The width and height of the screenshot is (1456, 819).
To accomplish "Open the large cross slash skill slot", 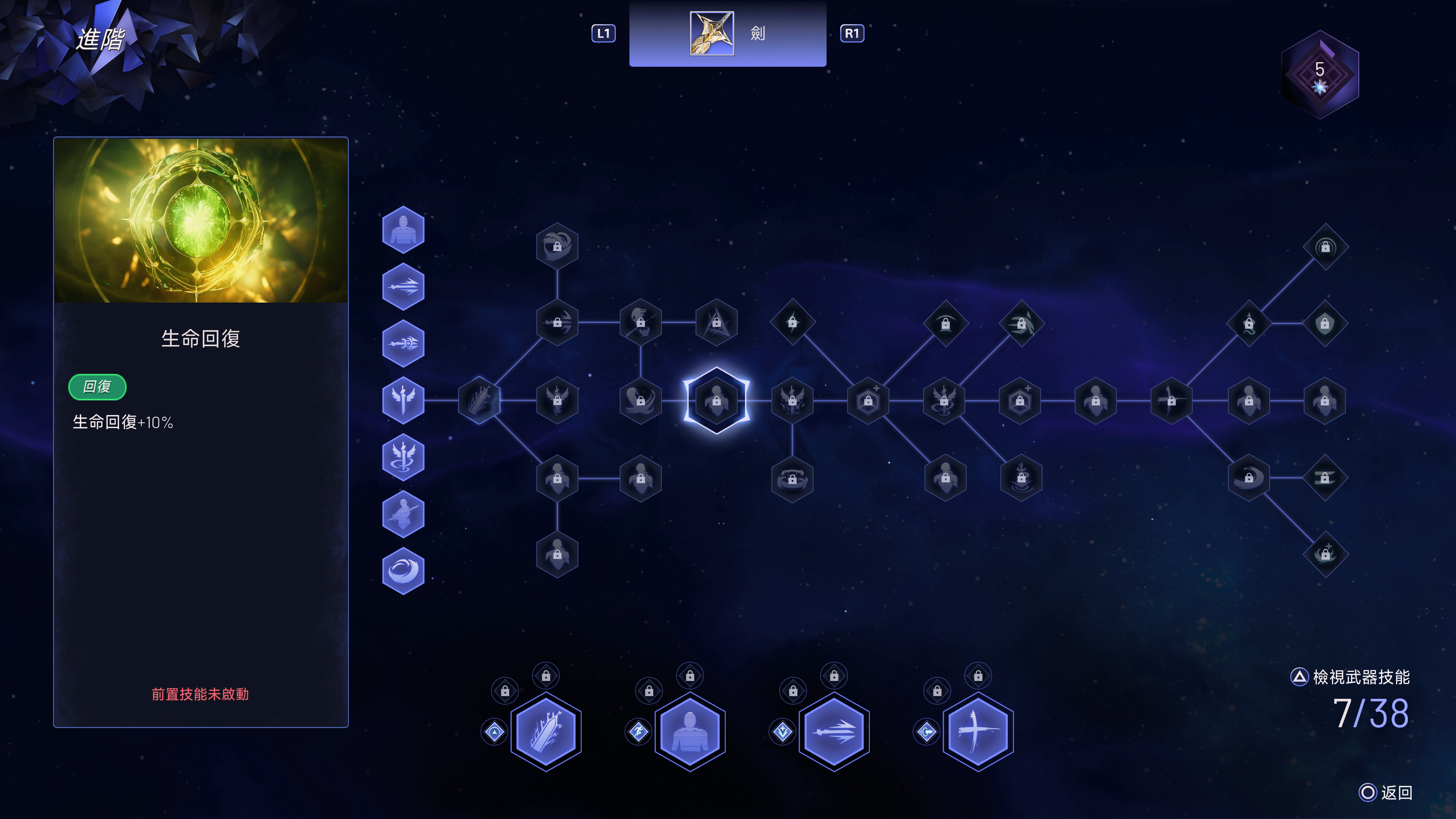I will pos(978,731).
